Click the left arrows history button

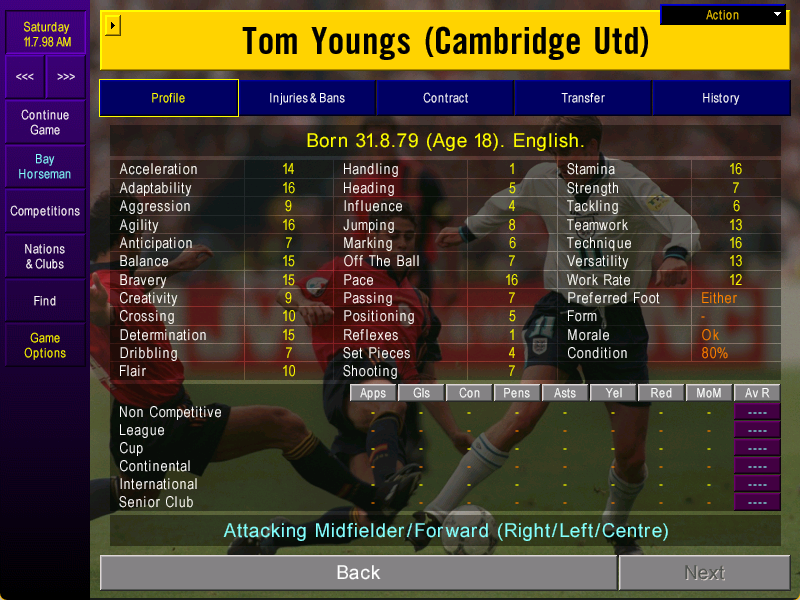pos(25,77)
